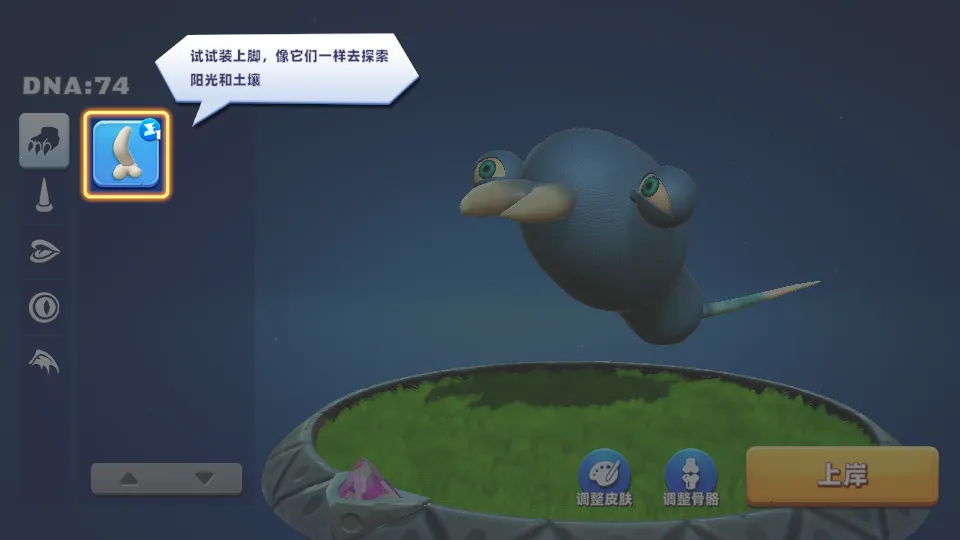
Task: Switch to the wing/fin parts category
Action: (x=44, y=361)
